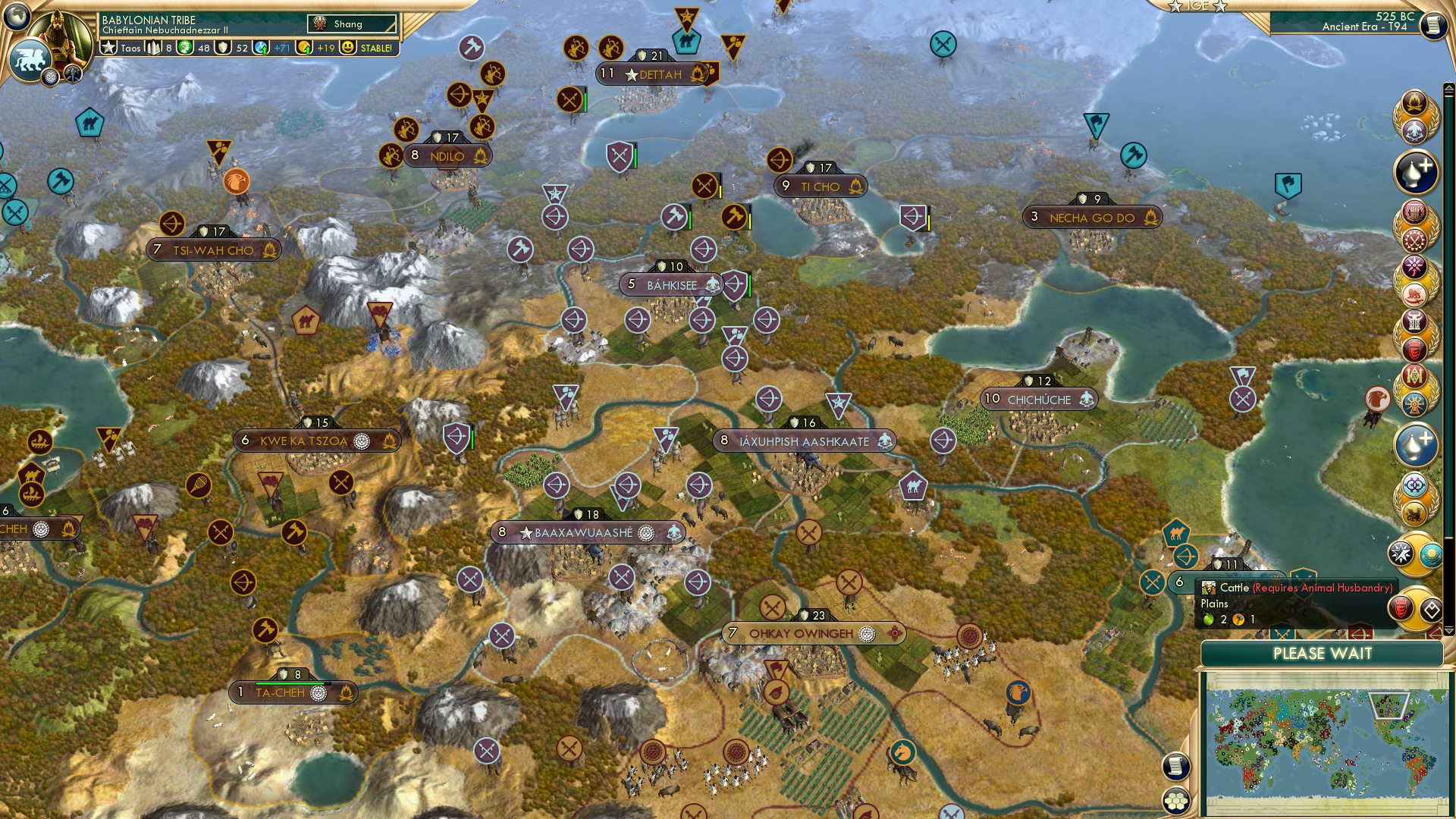Toggle the right star beside the IGE title
The height and width of the screenshot is (819, 1456).
(x=1221, y=6)
